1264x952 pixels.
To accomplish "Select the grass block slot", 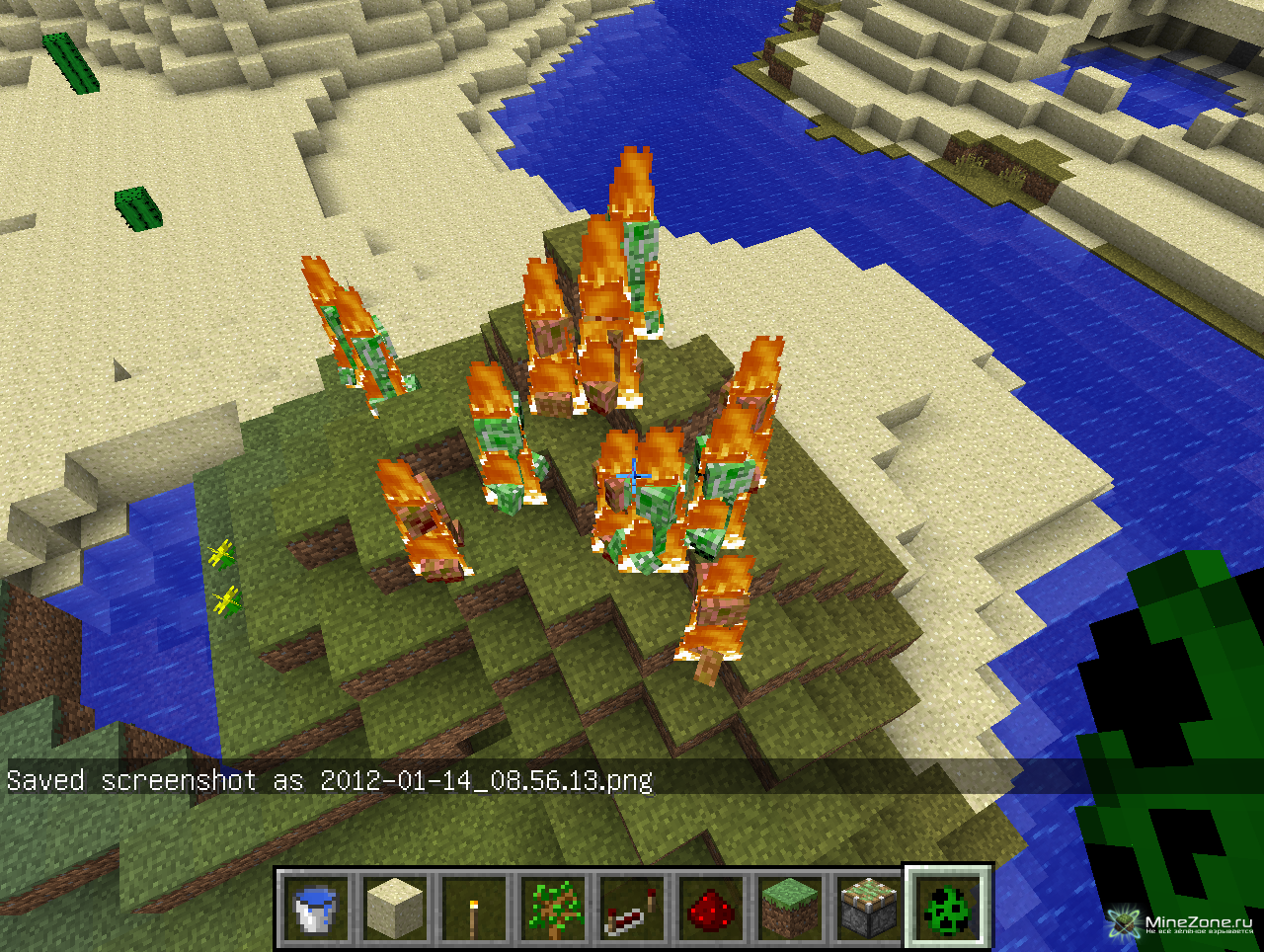I will (790, 907).
